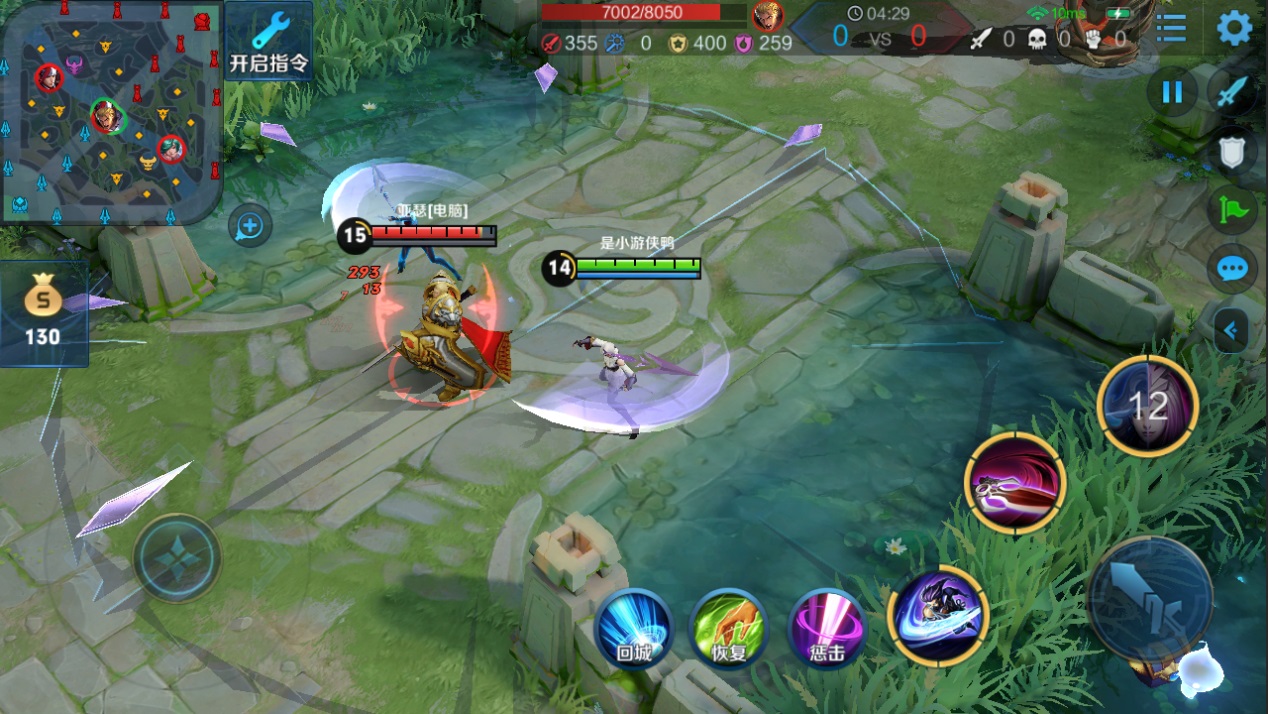Screen dimensions: 1268x714
Task: Hit the basic attack button
Action: (x=1150, y=598)
